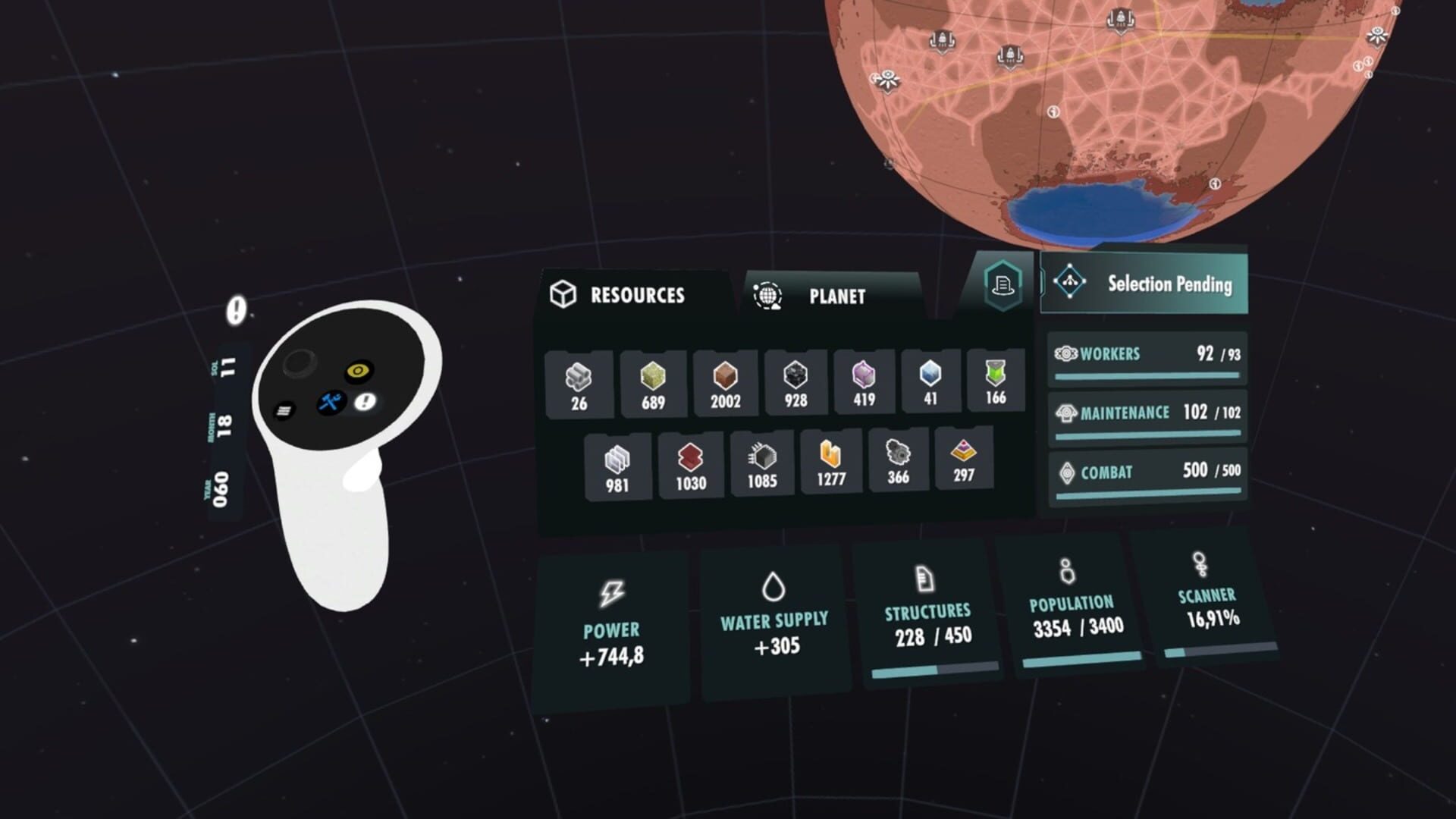This screenshot has height=819, width=1456.
Task: Click the green battery resource showing 166
Action: [x=996, y=373]
